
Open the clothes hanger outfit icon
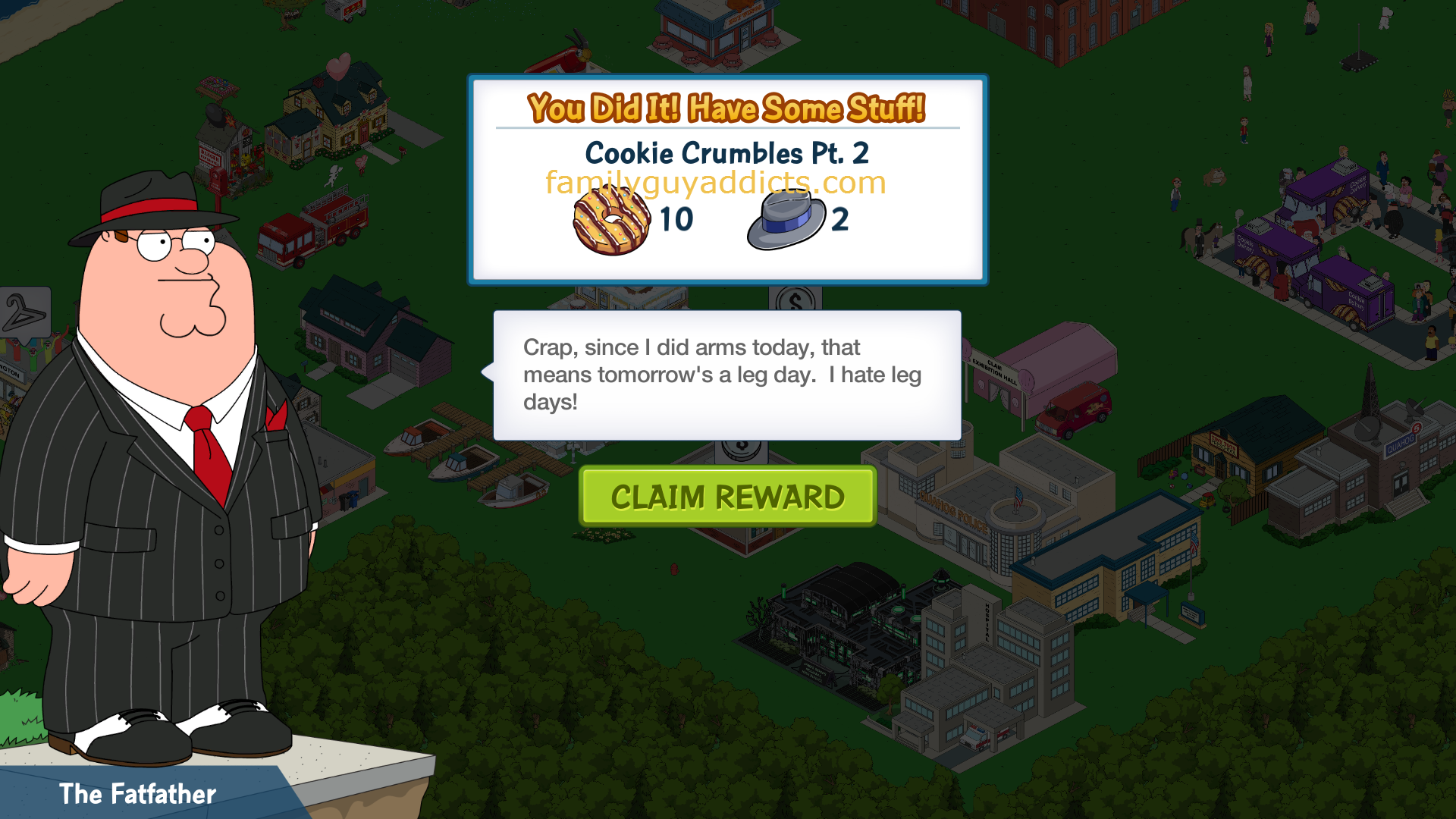pos(24,312)
